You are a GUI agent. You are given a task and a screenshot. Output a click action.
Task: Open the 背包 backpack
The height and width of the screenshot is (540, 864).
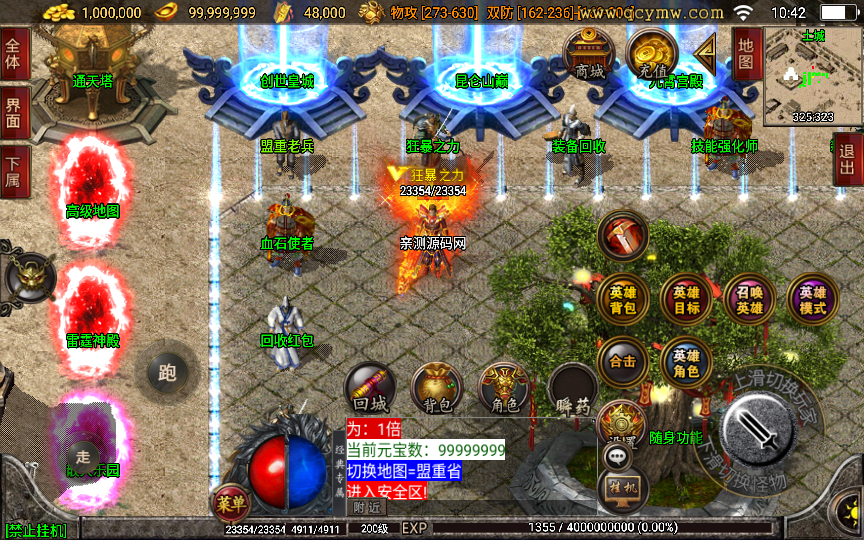point(437,389)
